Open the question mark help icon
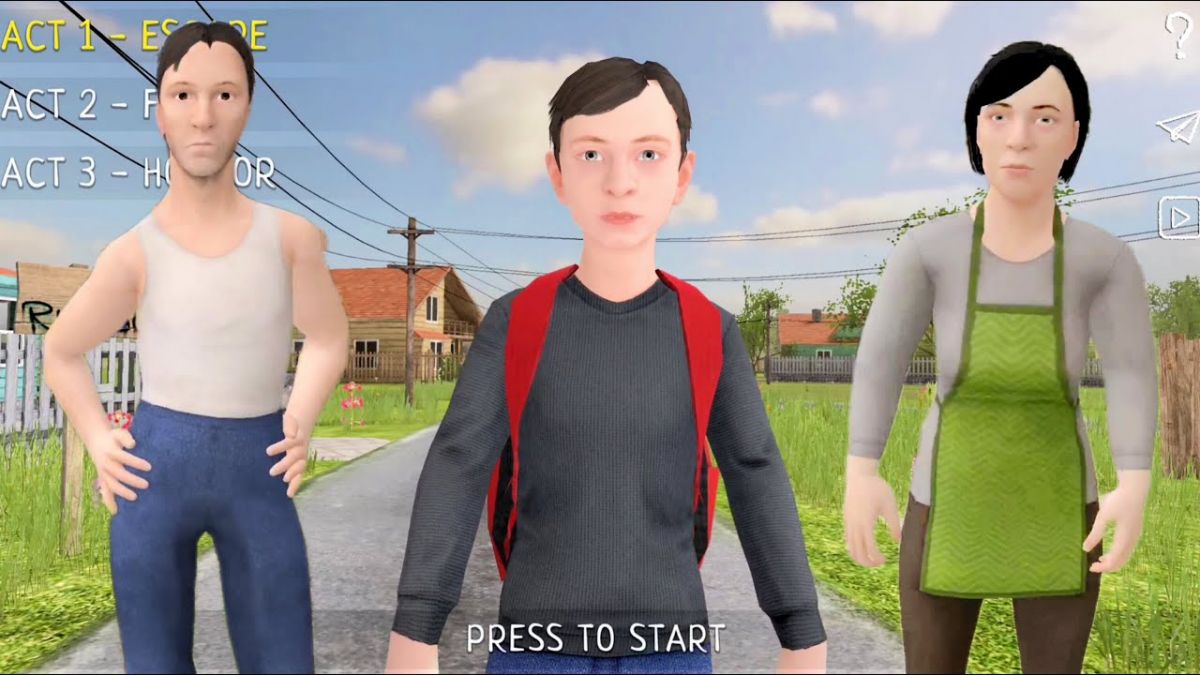The height and width of the screenshot is (675, 1200). point(1178,36)
